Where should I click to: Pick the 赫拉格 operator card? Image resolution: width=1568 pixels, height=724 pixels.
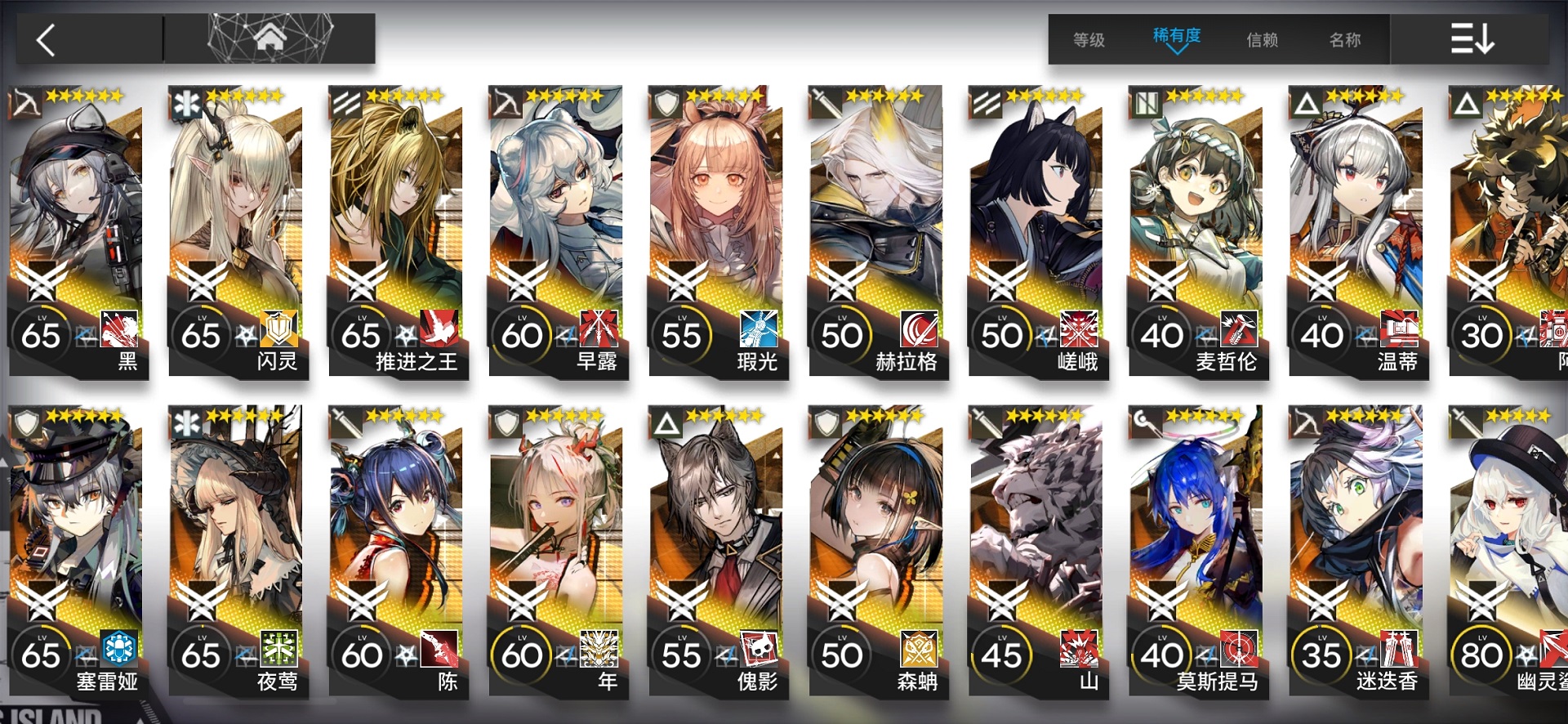[x=878, y=233]
